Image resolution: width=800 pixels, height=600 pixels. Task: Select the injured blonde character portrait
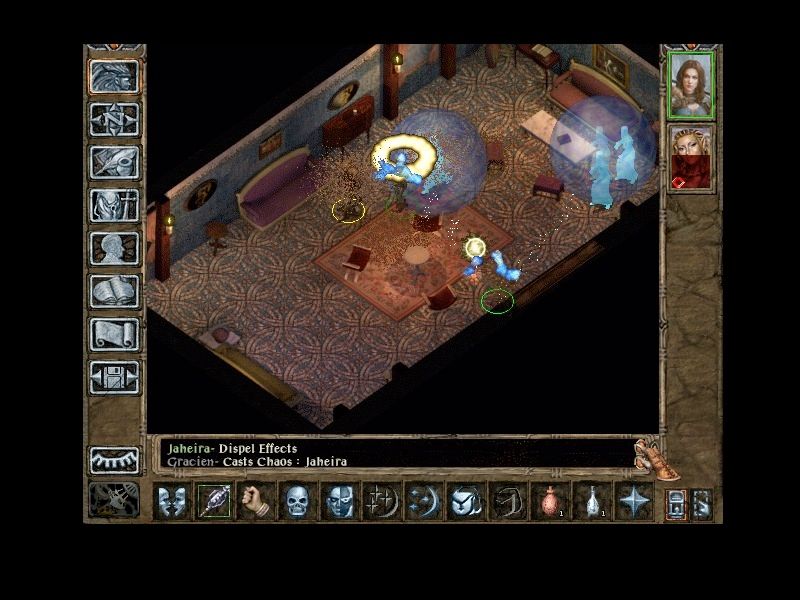(x=691, y=158)
